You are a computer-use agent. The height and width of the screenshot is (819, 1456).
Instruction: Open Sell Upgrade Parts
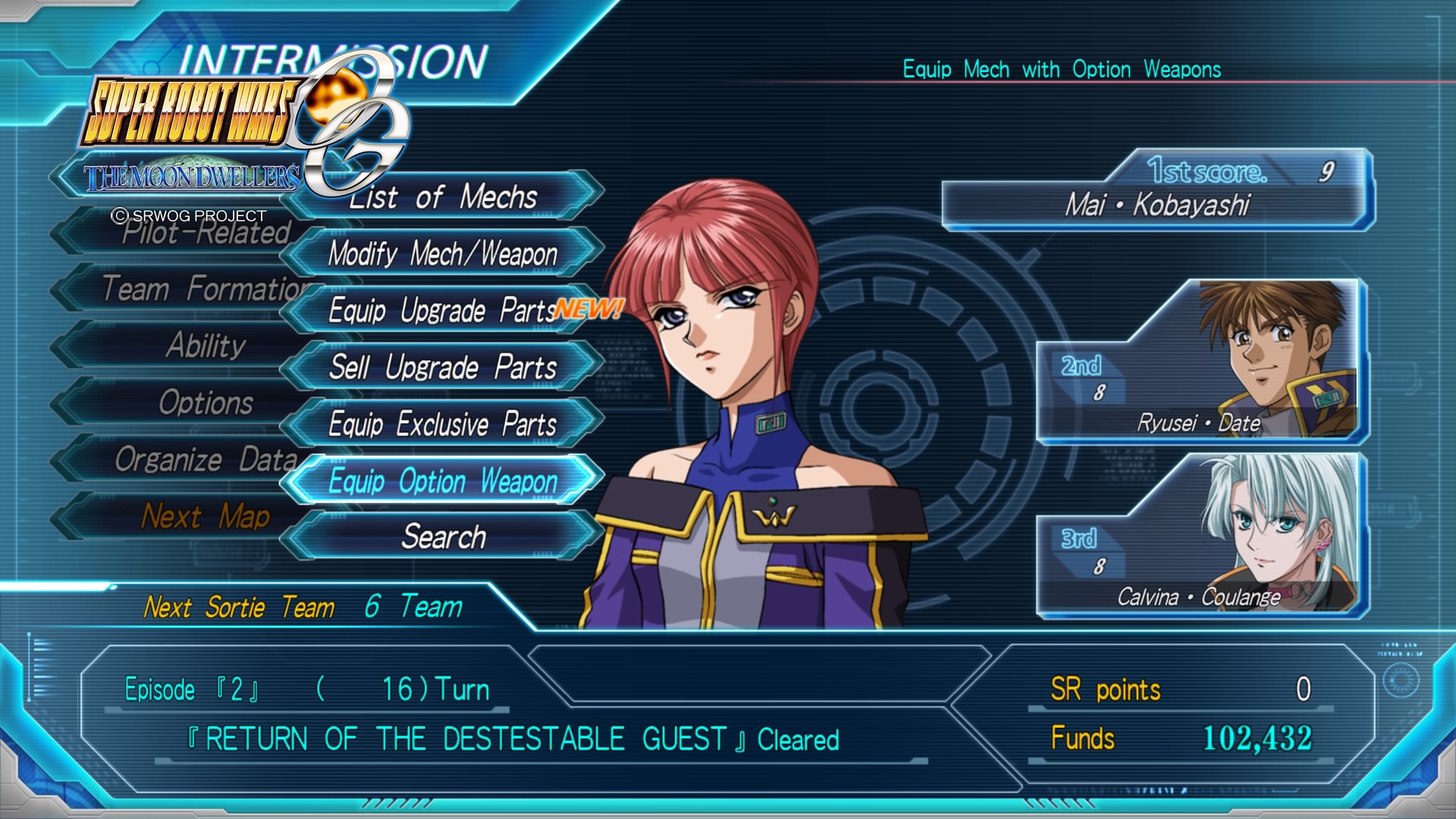[443, 367]
